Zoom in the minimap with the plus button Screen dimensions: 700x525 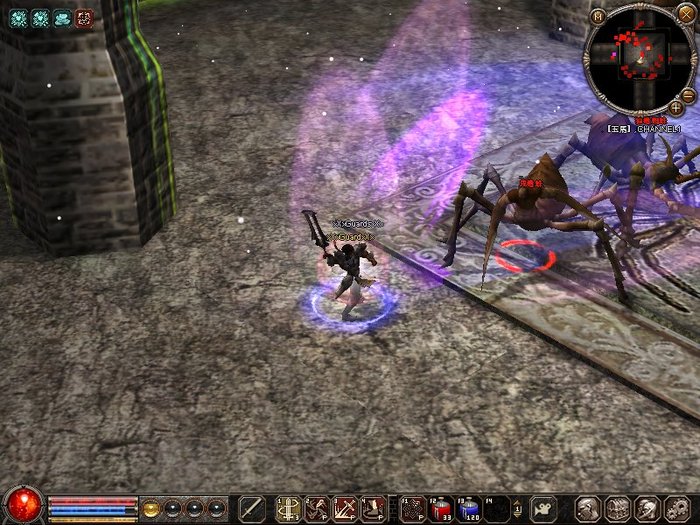(677, 107)
